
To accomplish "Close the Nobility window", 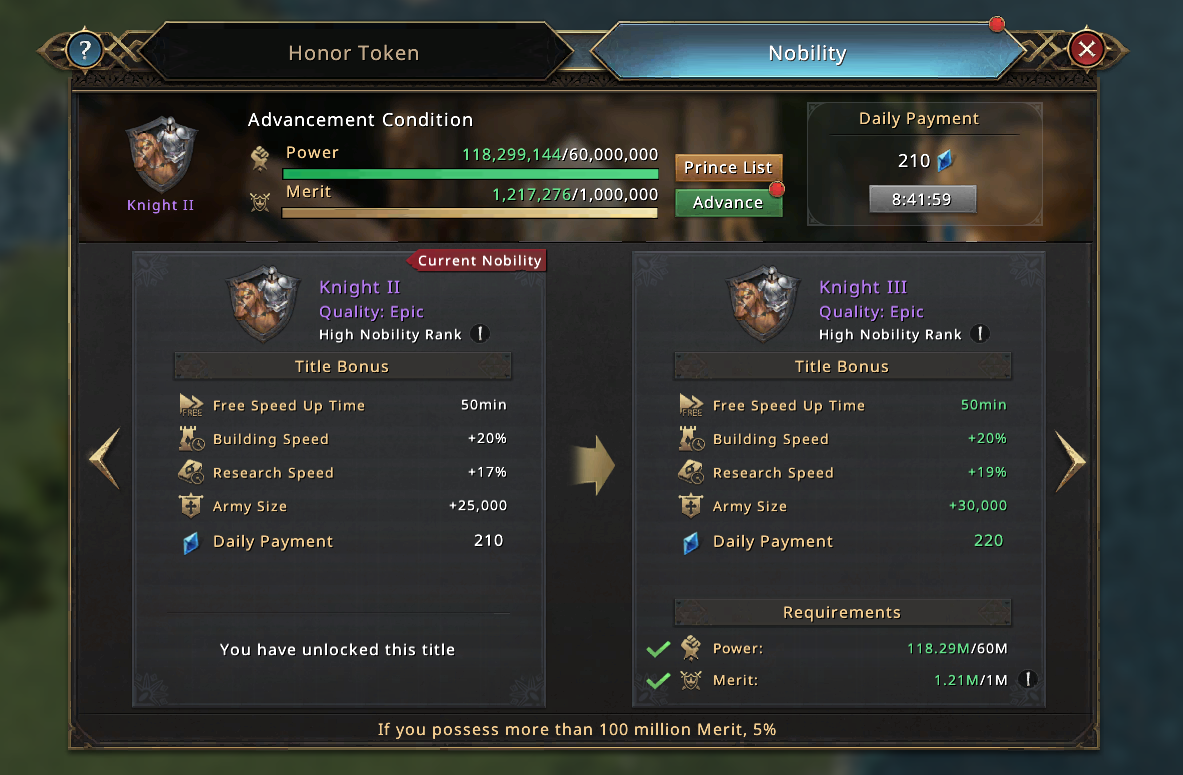I will [x=1086, y=48].
